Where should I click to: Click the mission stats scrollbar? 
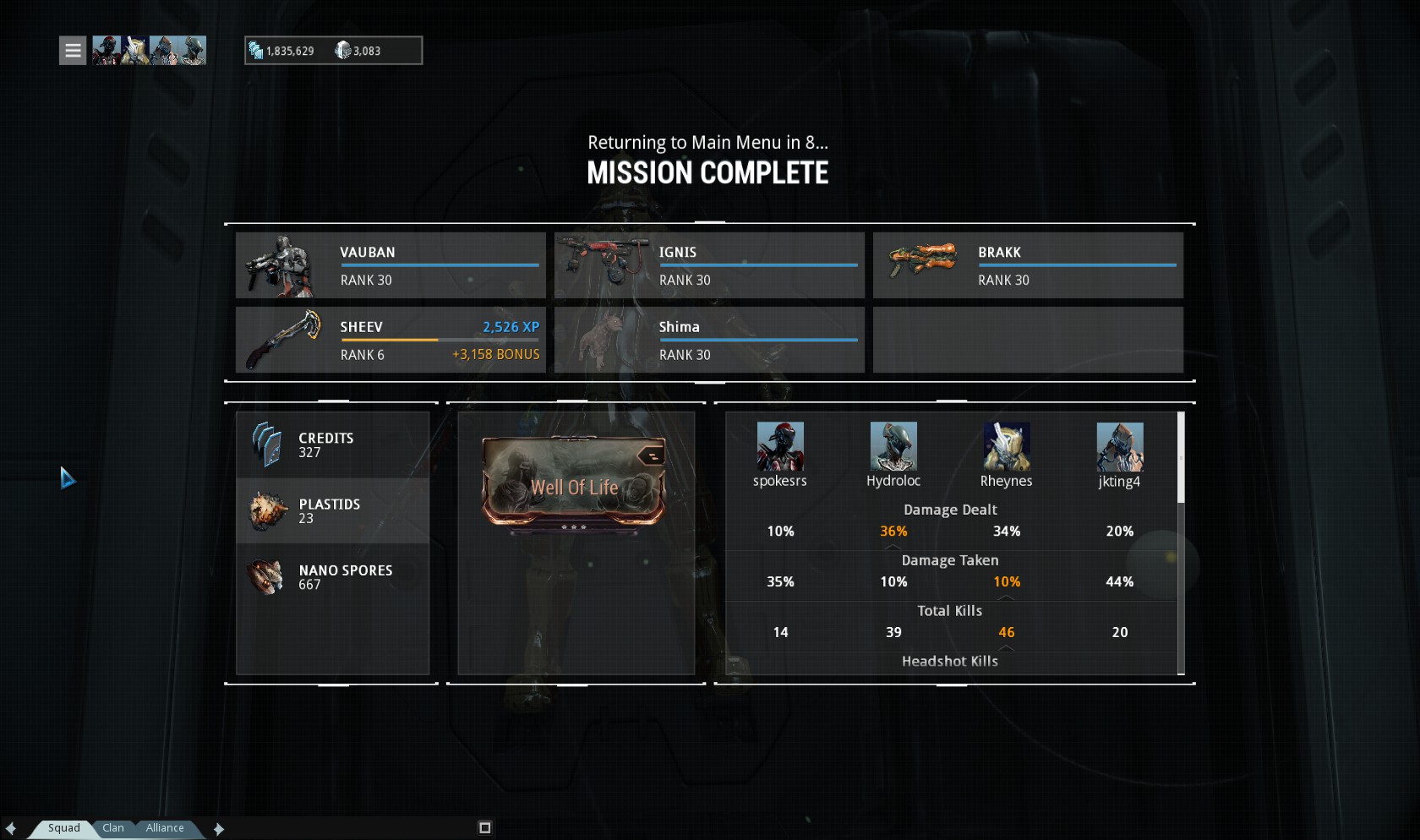click(1181, 458)
